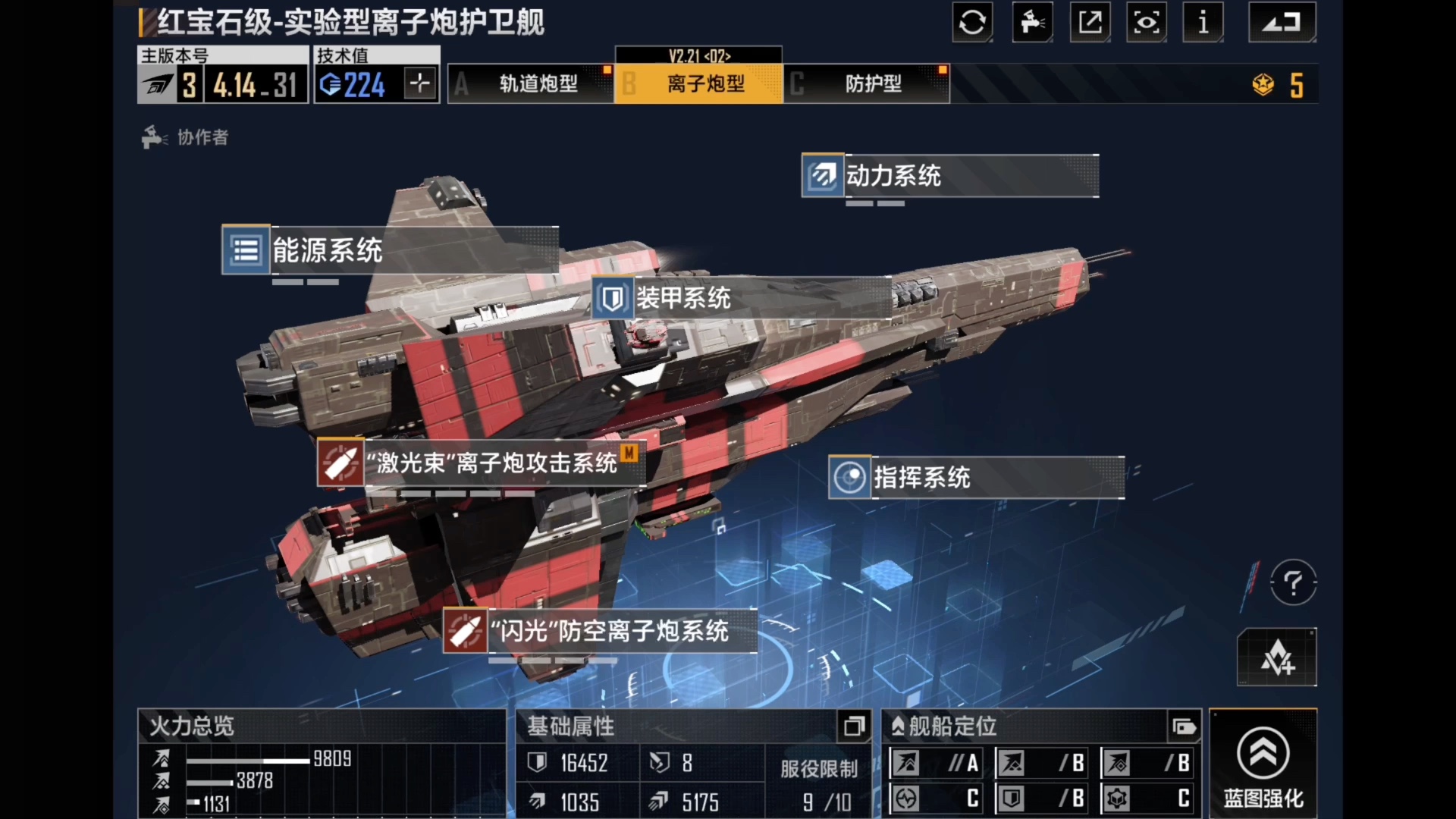Switch to the A 轨道炮型 tab
Screen dimensions: 1456x819
pos(531,83)
